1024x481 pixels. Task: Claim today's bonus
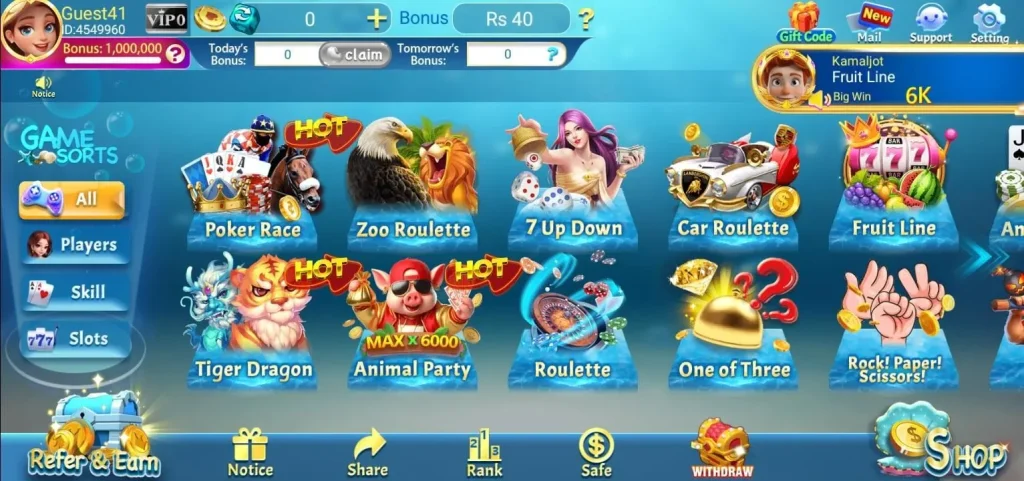click(x=355, y=55)
